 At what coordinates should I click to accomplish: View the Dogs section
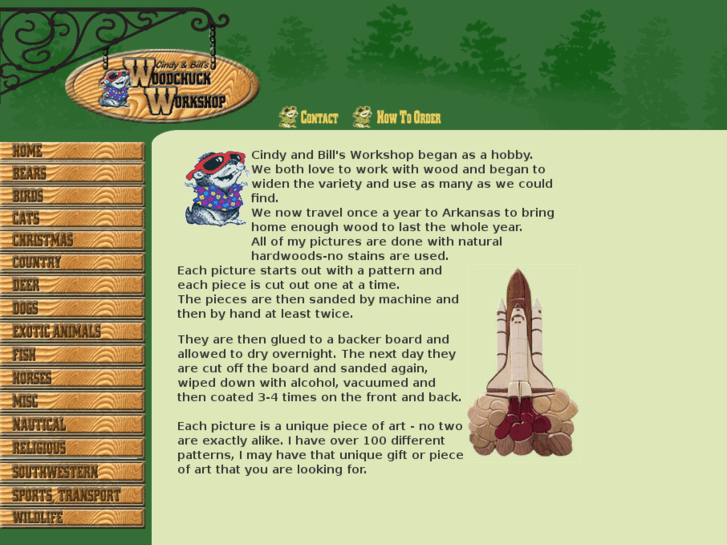pyautogui.click(x=72, y=309)
